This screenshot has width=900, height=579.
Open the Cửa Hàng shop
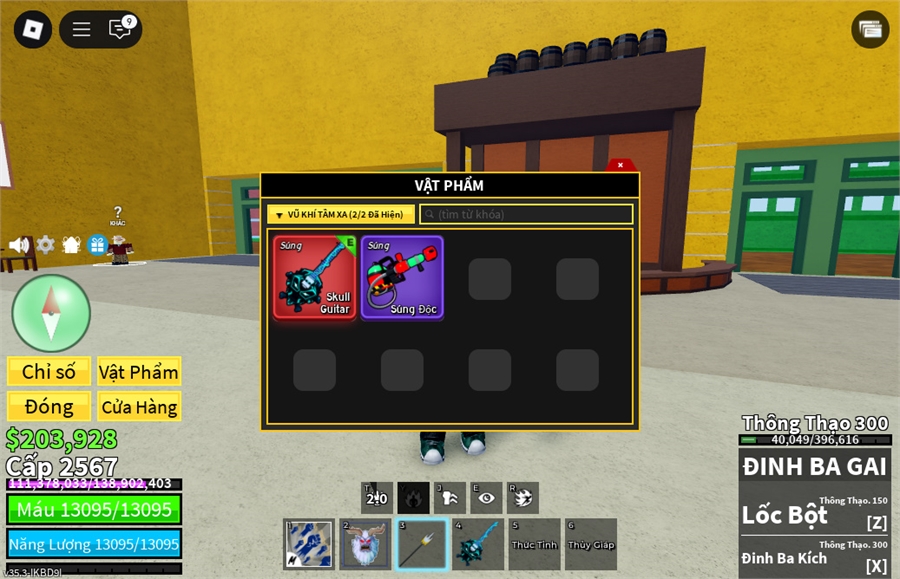[x=139, y=407]
